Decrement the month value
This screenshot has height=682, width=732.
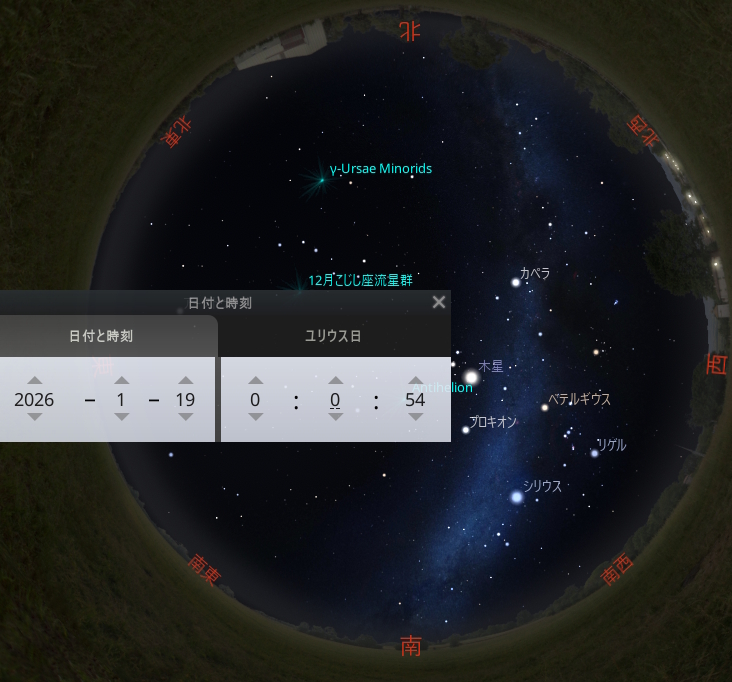coord(121,417)
